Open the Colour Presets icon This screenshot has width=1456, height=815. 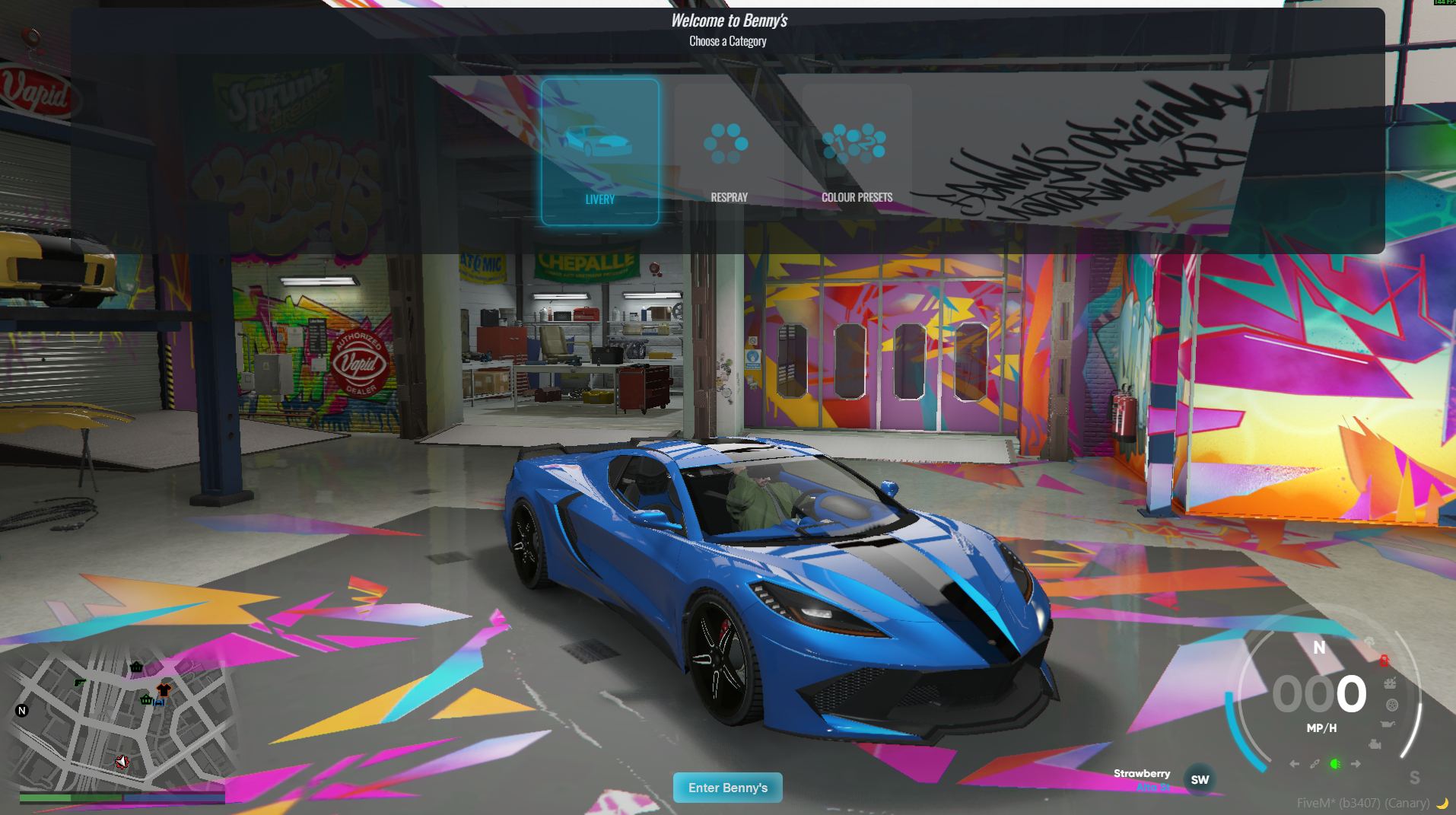855,141
